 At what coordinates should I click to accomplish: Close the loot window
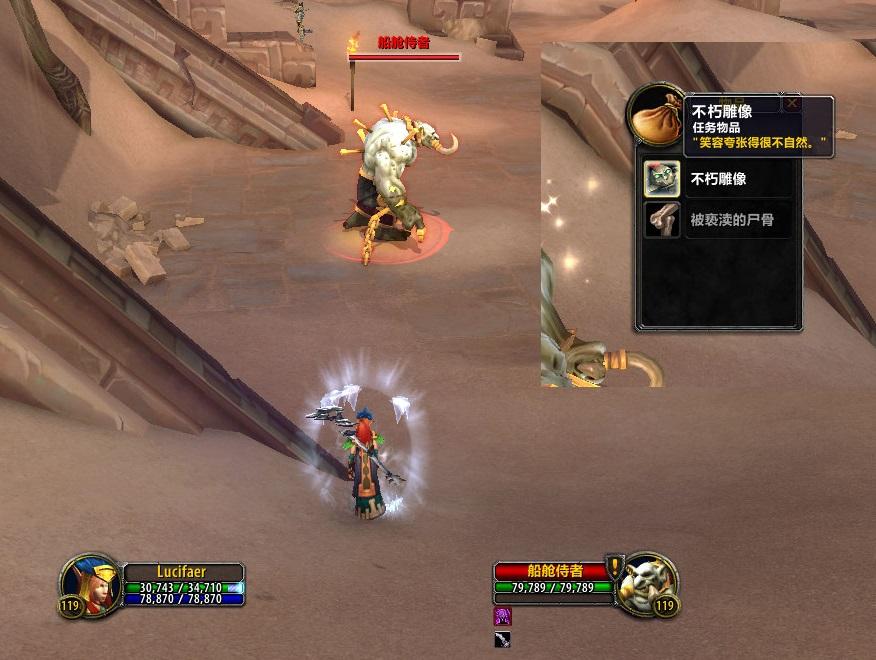click(x=792, y=103)
